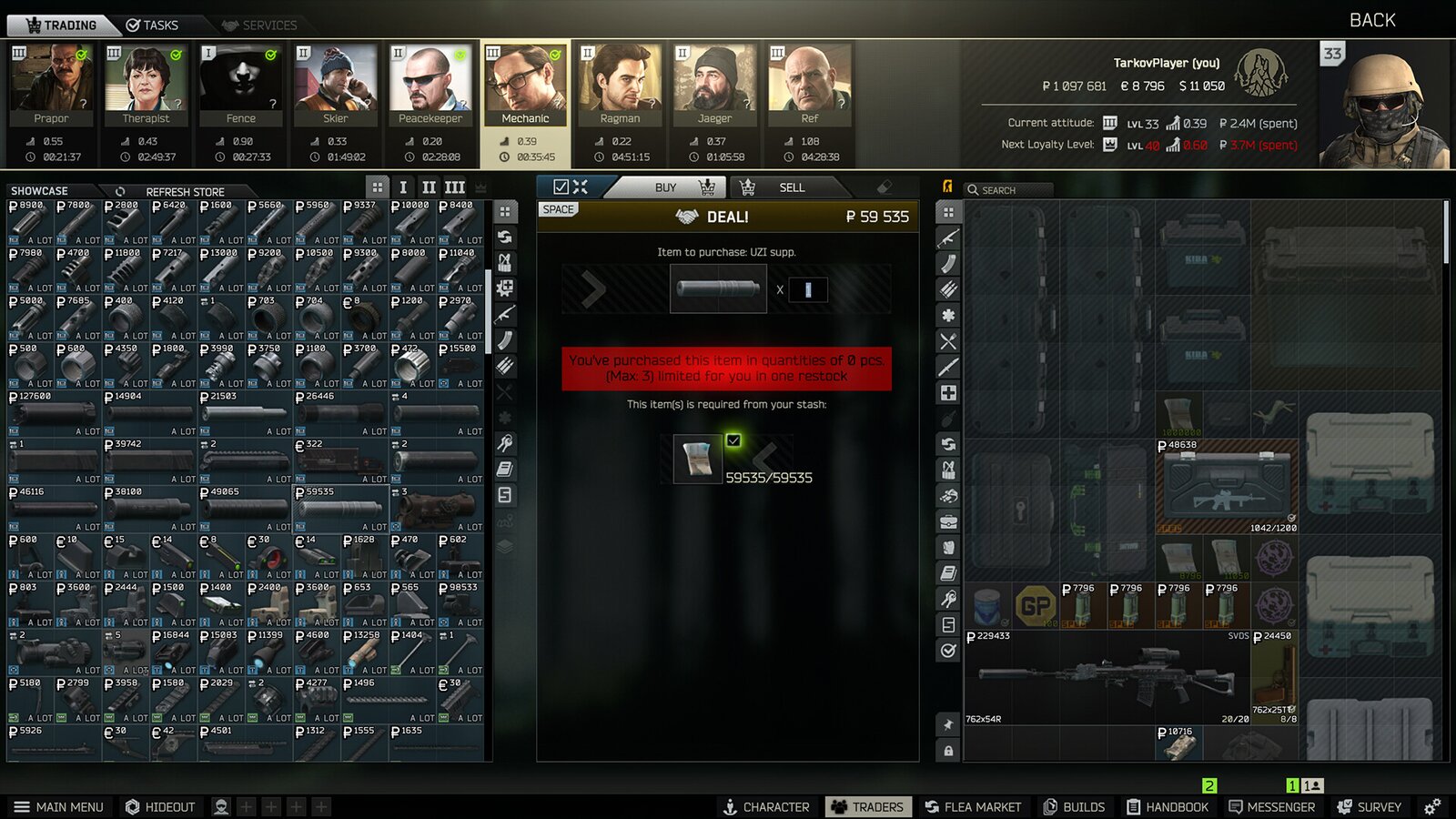Filter the stash by ammunition icon
This screenshot has height=819, width=1456.
(948, 287)
